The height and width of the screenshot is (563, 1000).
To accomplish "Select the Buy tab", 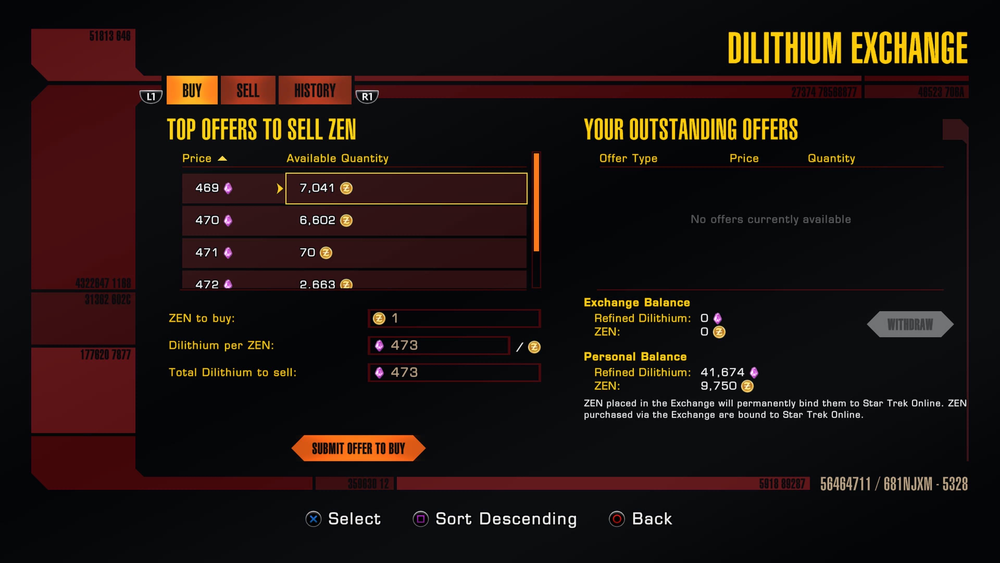I will (192, 91).
